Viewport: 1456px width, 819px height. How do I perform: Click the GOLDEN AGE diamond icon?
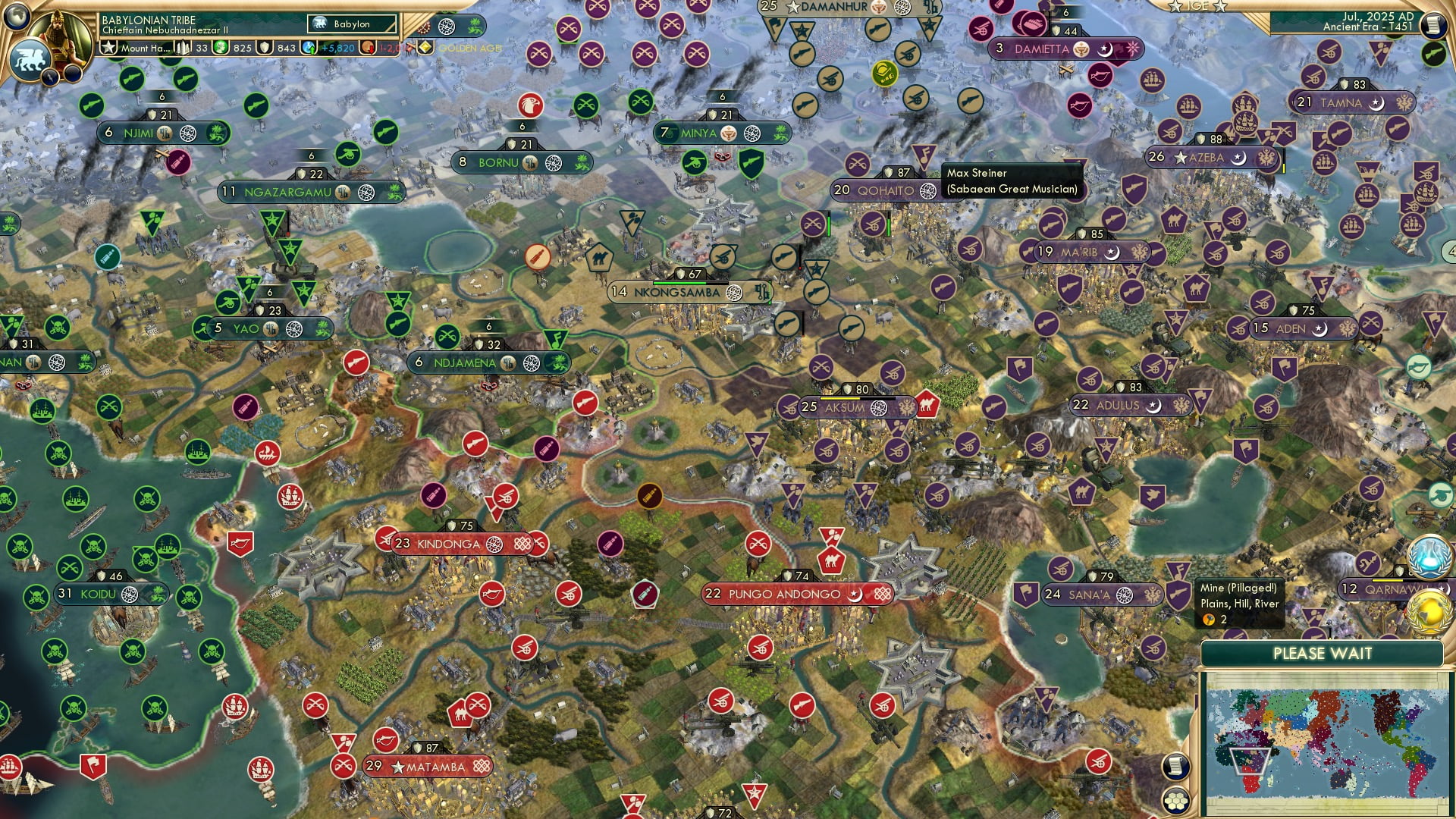[x=426, y=49]
